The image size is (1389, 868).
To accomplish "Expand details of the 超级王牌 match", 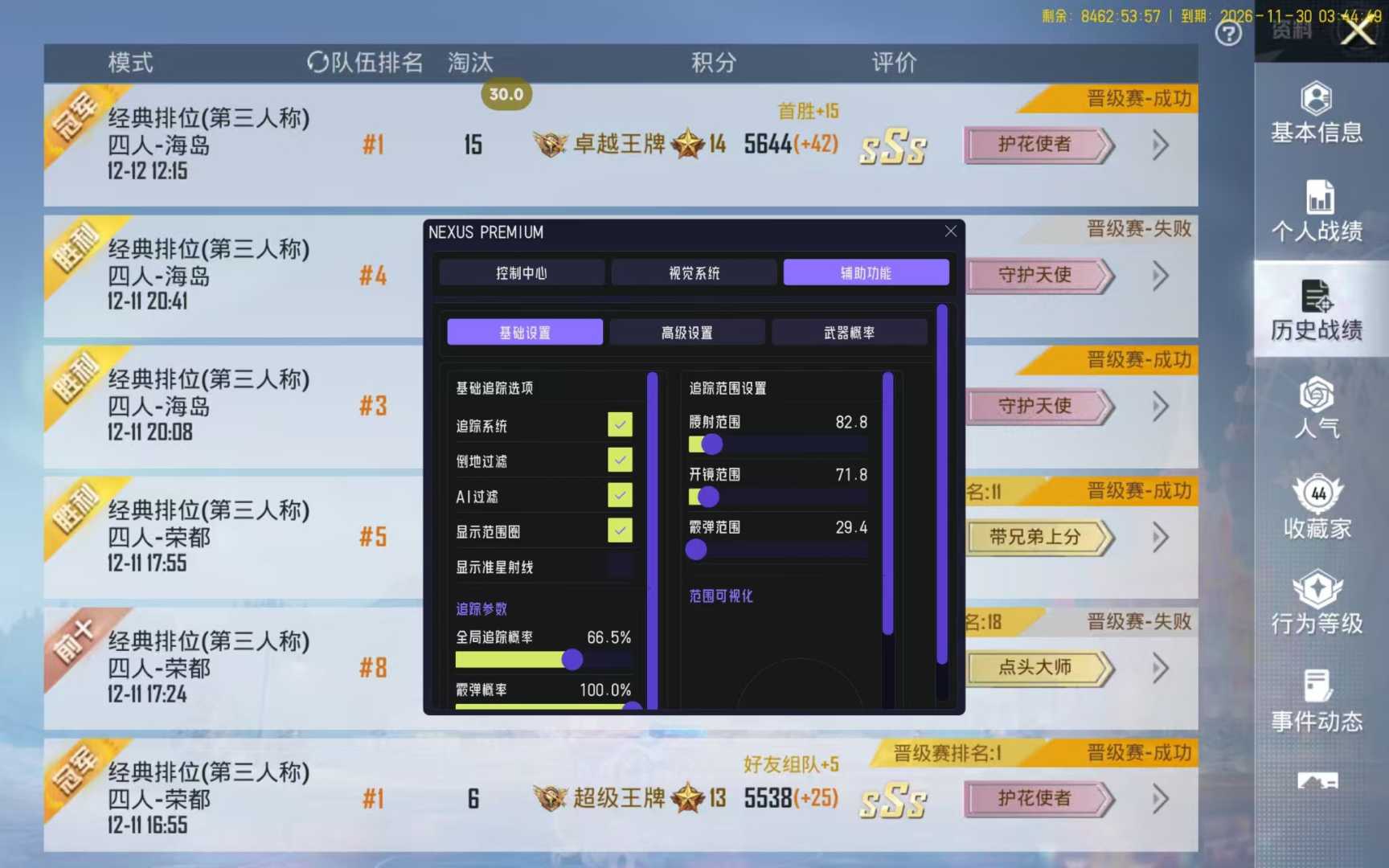I will tap(1159, 799).
